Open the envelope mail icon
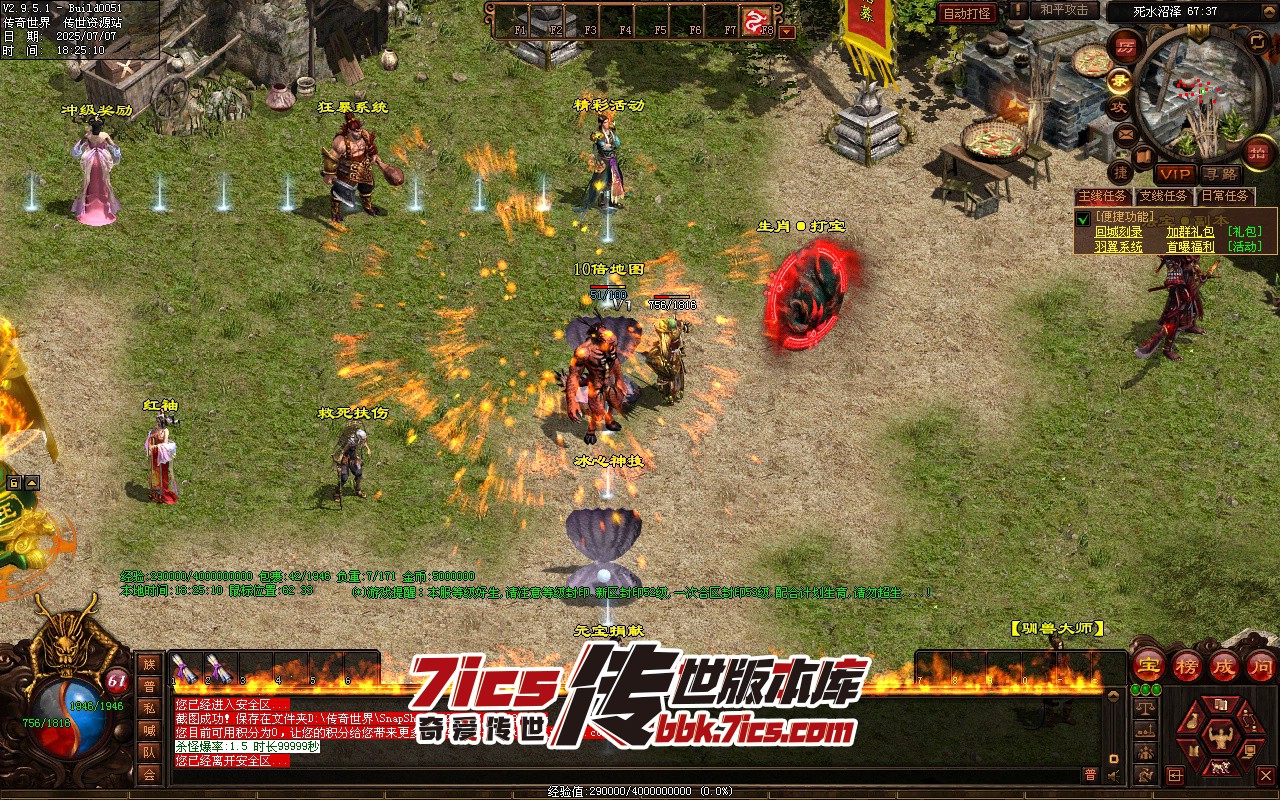The height and width of the screenshot is (800, 1280). [x=1126, y=134]
